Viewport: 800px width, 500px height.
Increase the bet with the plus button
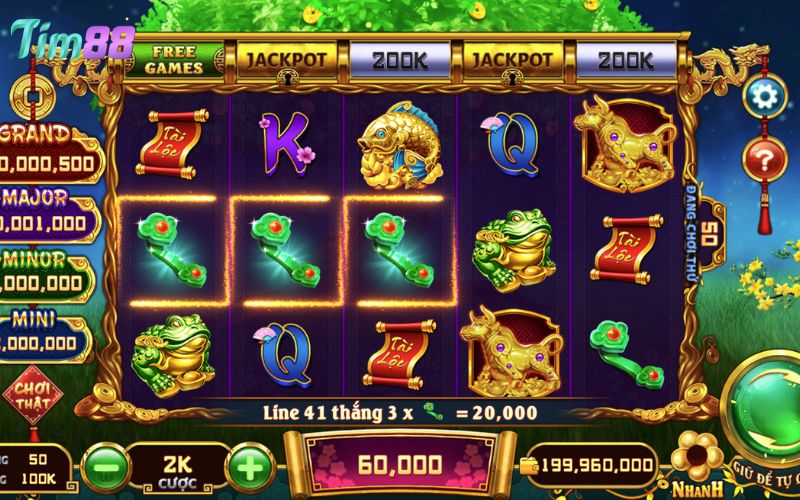(249, 464)
